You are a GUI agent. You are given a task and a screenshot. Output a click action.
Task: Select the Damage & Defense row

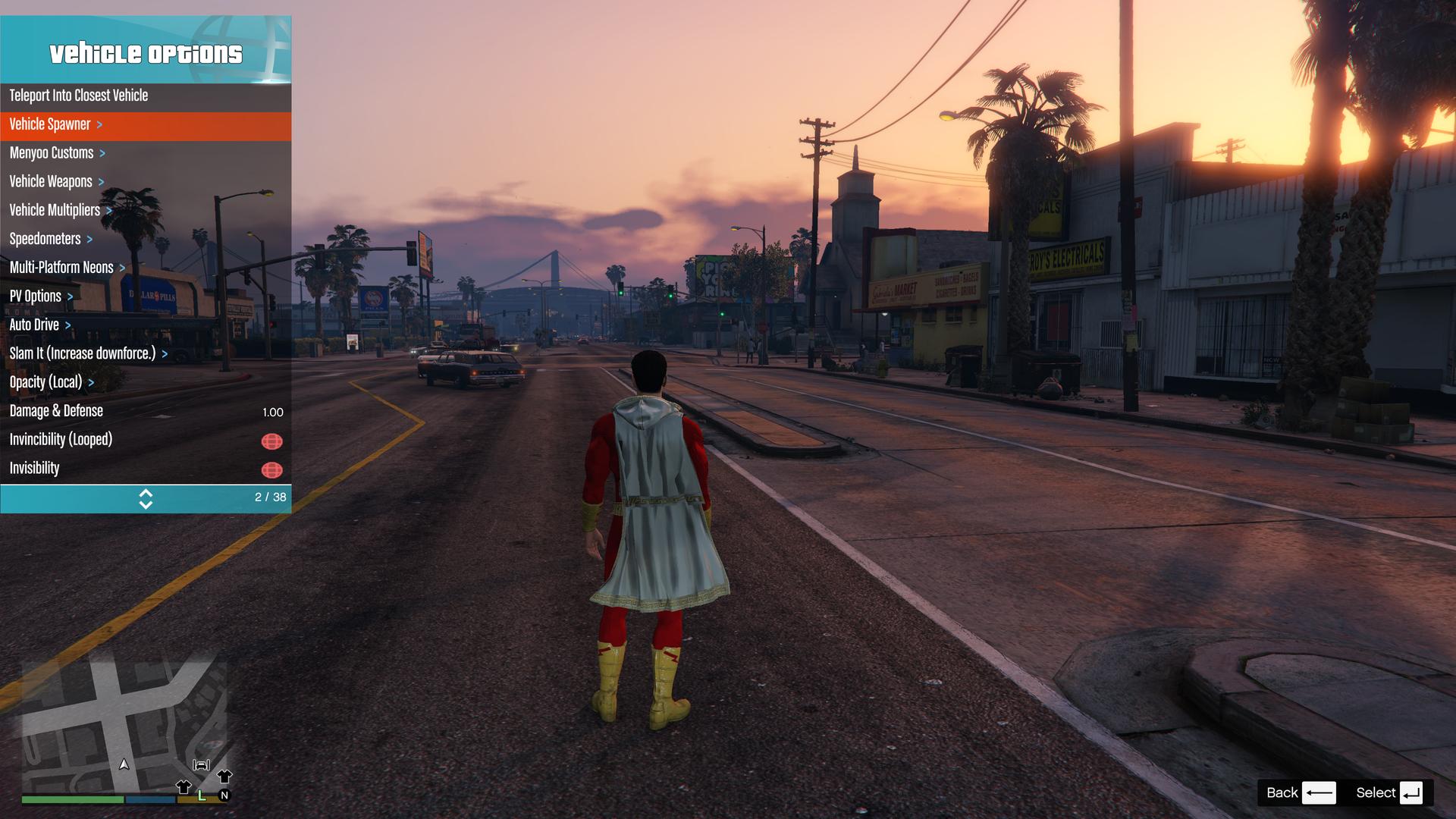pos(56,411)
